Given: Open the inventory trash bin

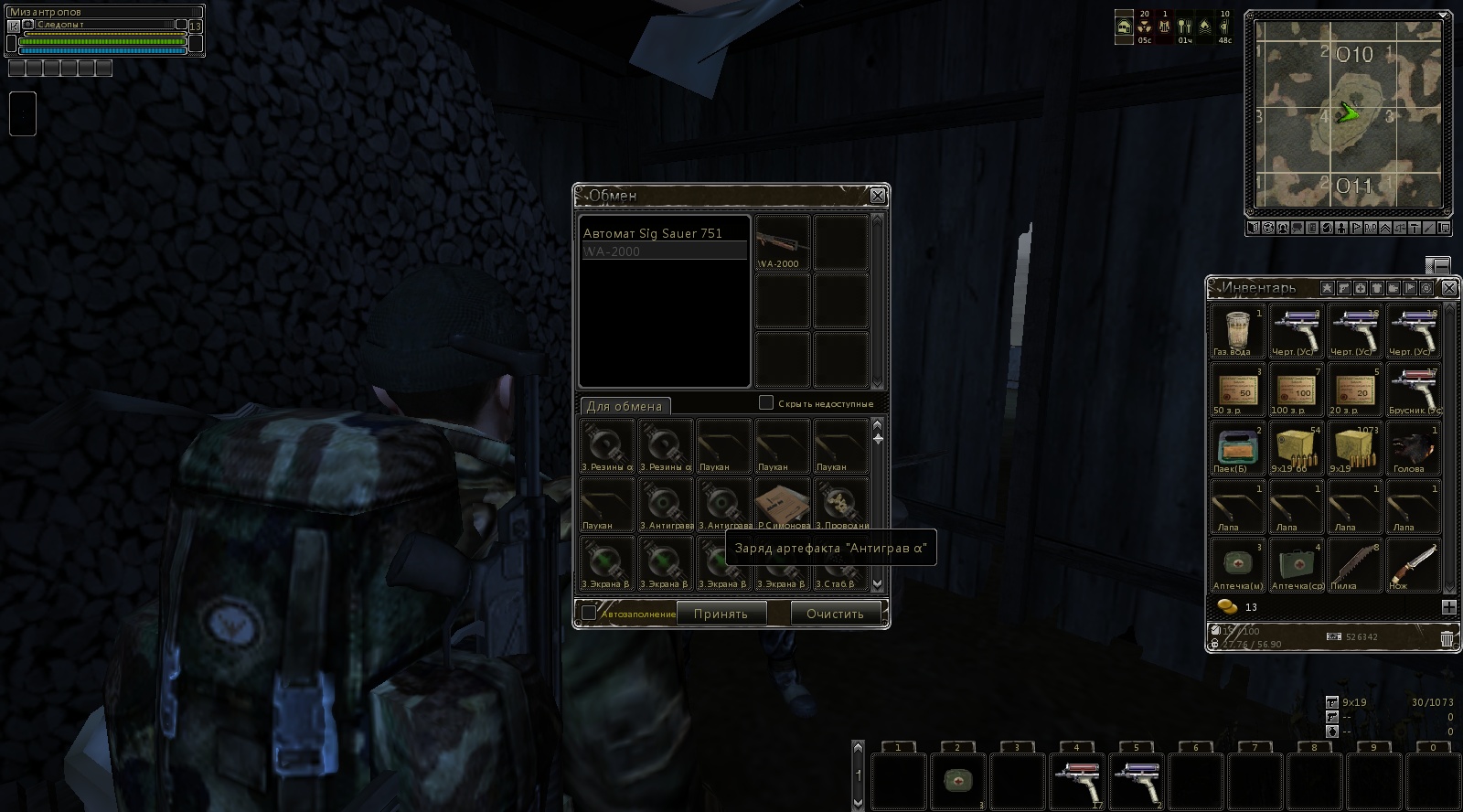Looking at the screenshot, I should [1447, 638].
